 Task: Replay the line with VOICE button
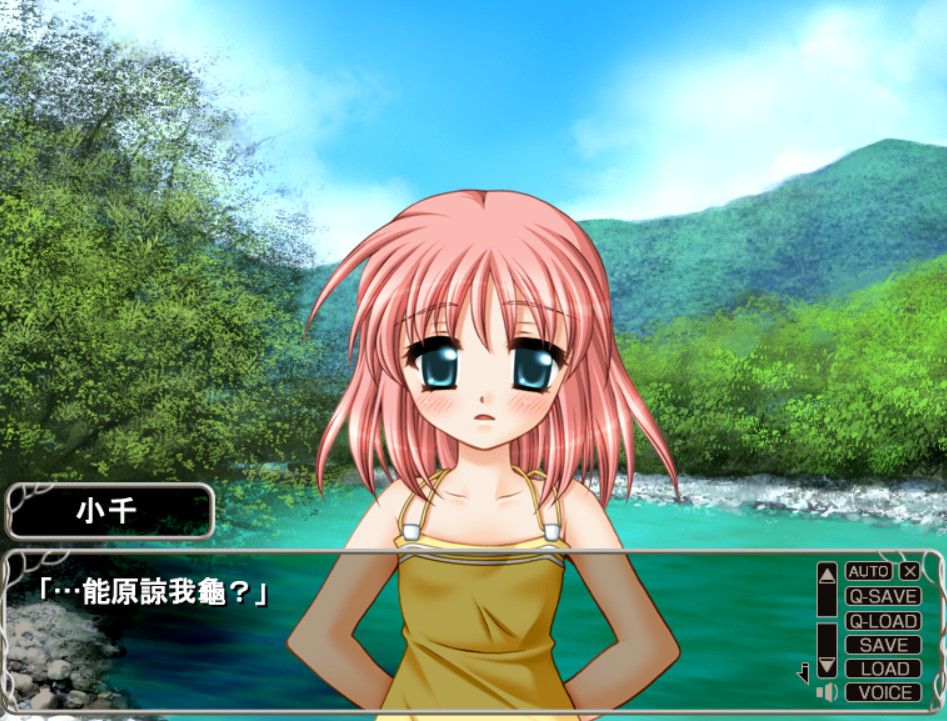click(x=882, y=692)
